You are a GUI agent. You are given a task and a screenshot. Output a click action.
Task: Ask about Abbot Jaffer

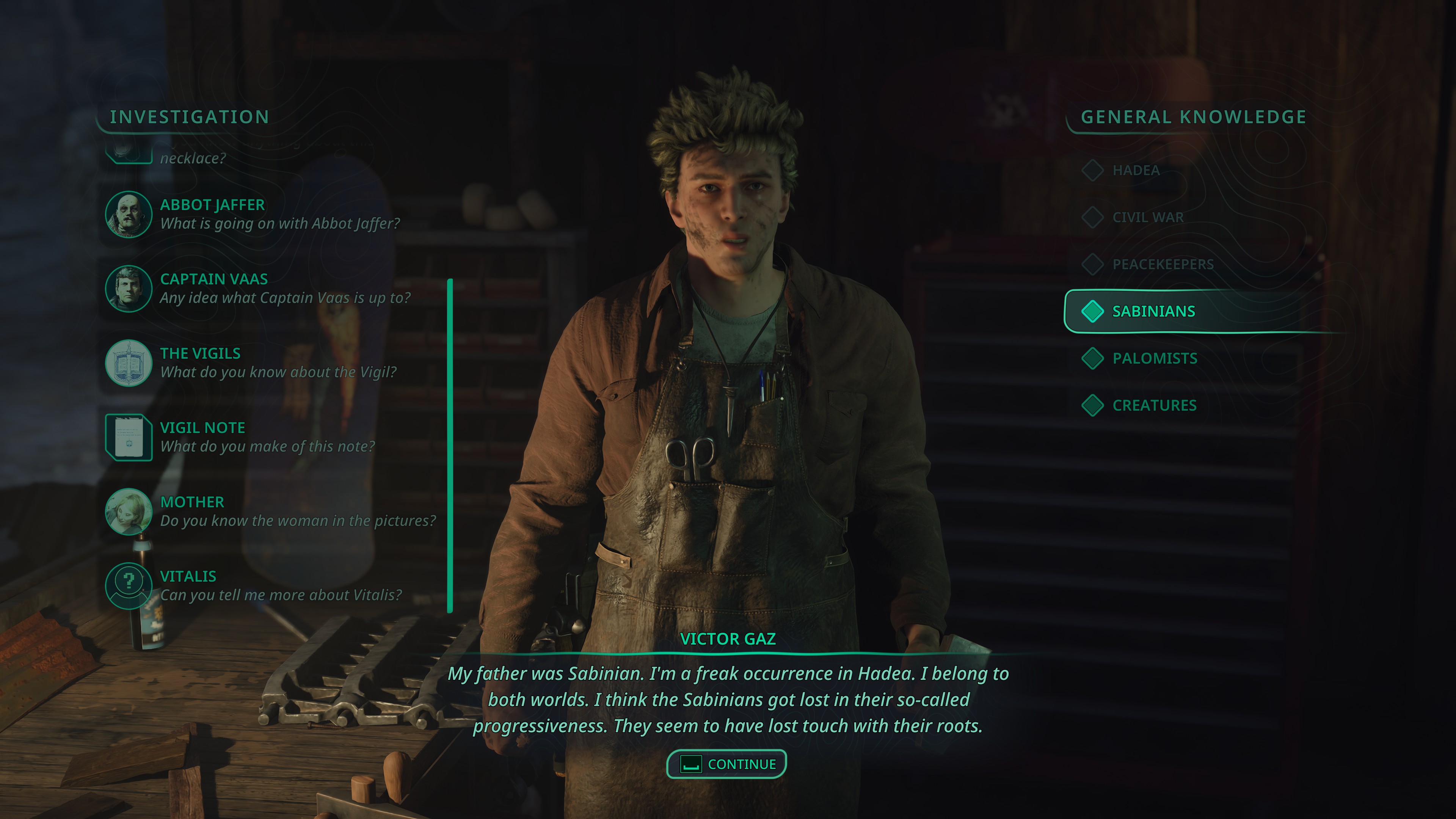tap(279, 214)
